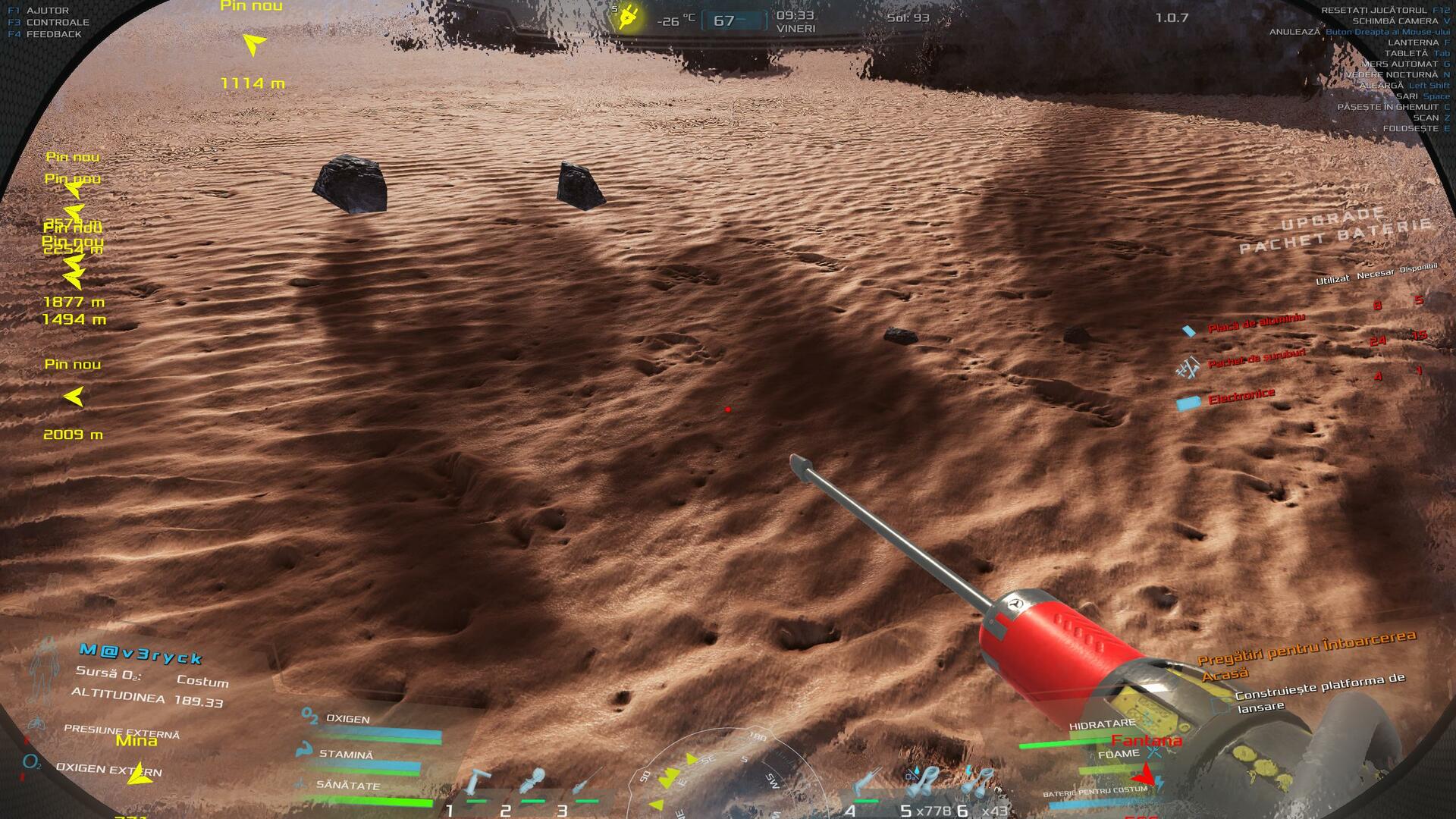Open the launch platform quest objective
Viewport: 1456px width, 819px height.
coord(1319,692)
